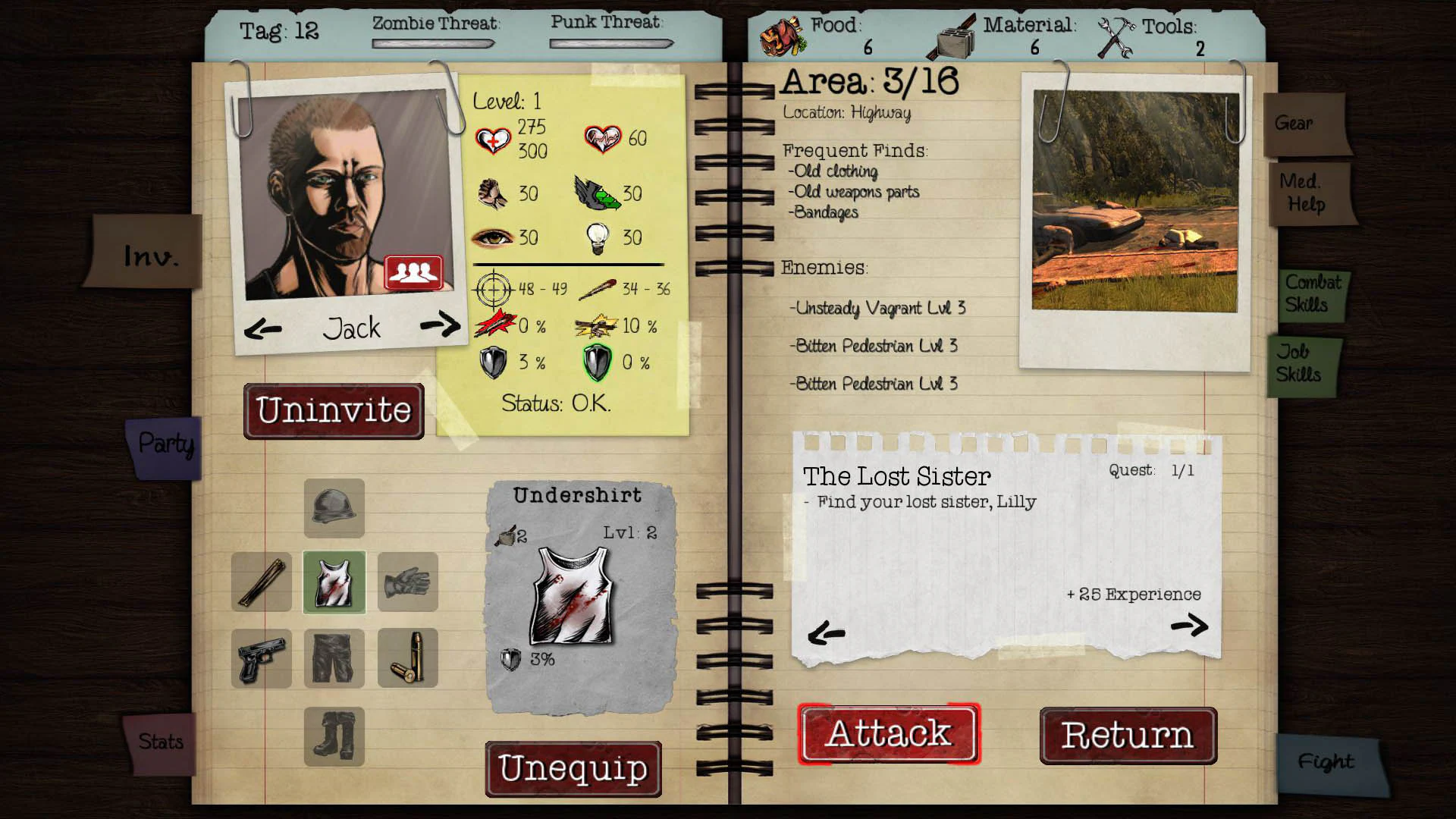This screenshot has width=1456, height=819.
Task: Toggle the Med. Help side tab
Action: 1307,193
